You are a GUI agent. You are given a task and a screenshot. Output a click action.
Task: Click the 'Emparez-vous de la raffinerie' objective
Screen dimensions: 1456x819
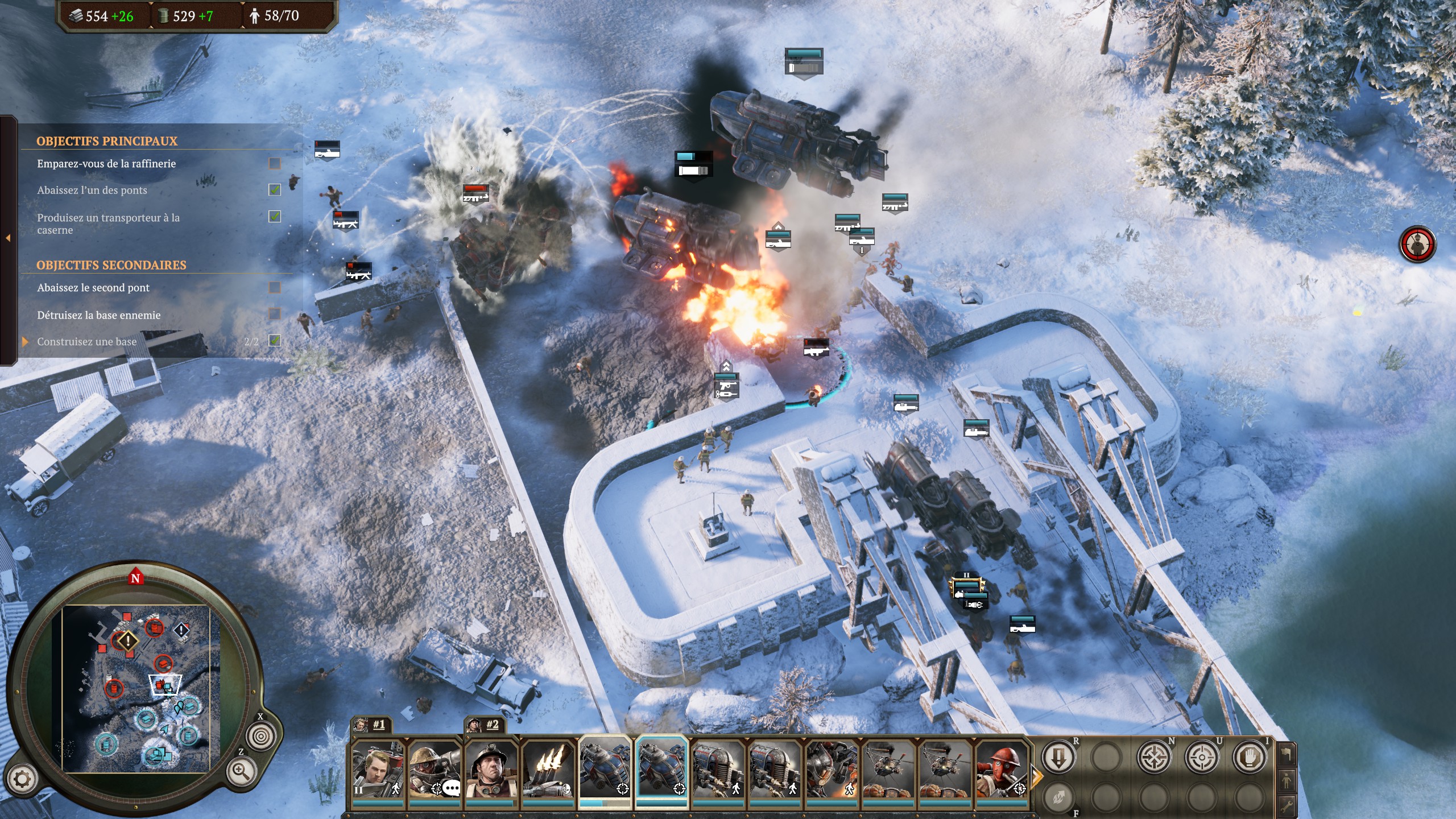click(106, 164)
